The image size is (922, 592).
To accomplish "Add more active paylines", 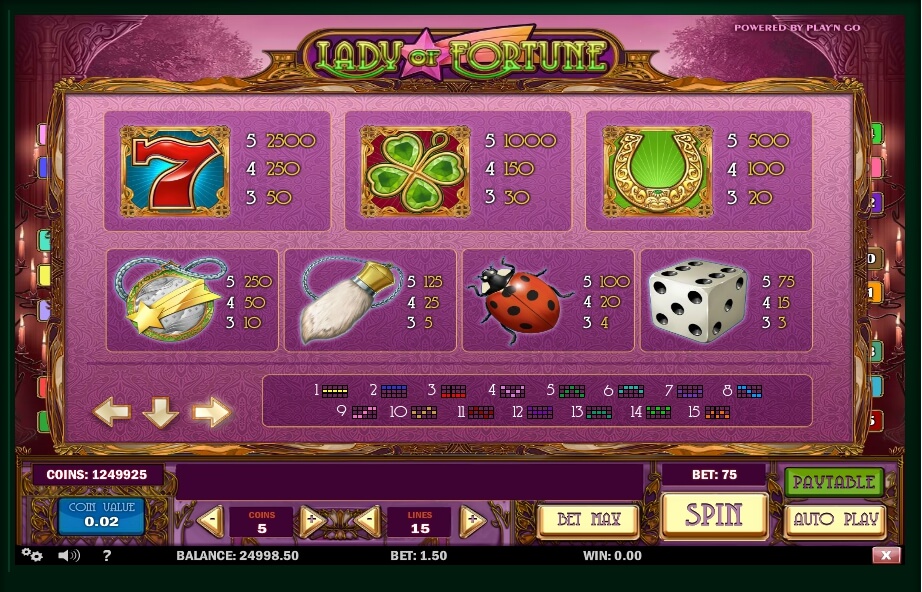I will click(471, 521).
